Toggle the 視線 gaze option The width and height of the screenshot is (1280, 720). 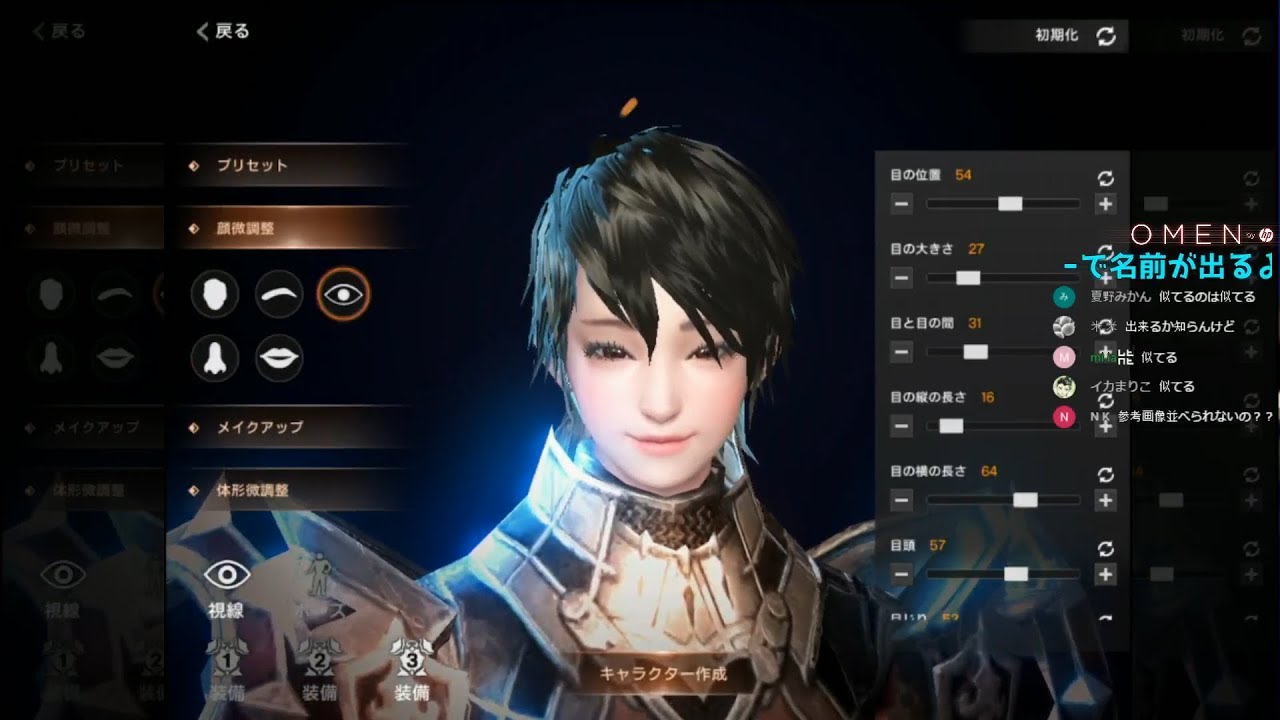[x=226, y=586]
